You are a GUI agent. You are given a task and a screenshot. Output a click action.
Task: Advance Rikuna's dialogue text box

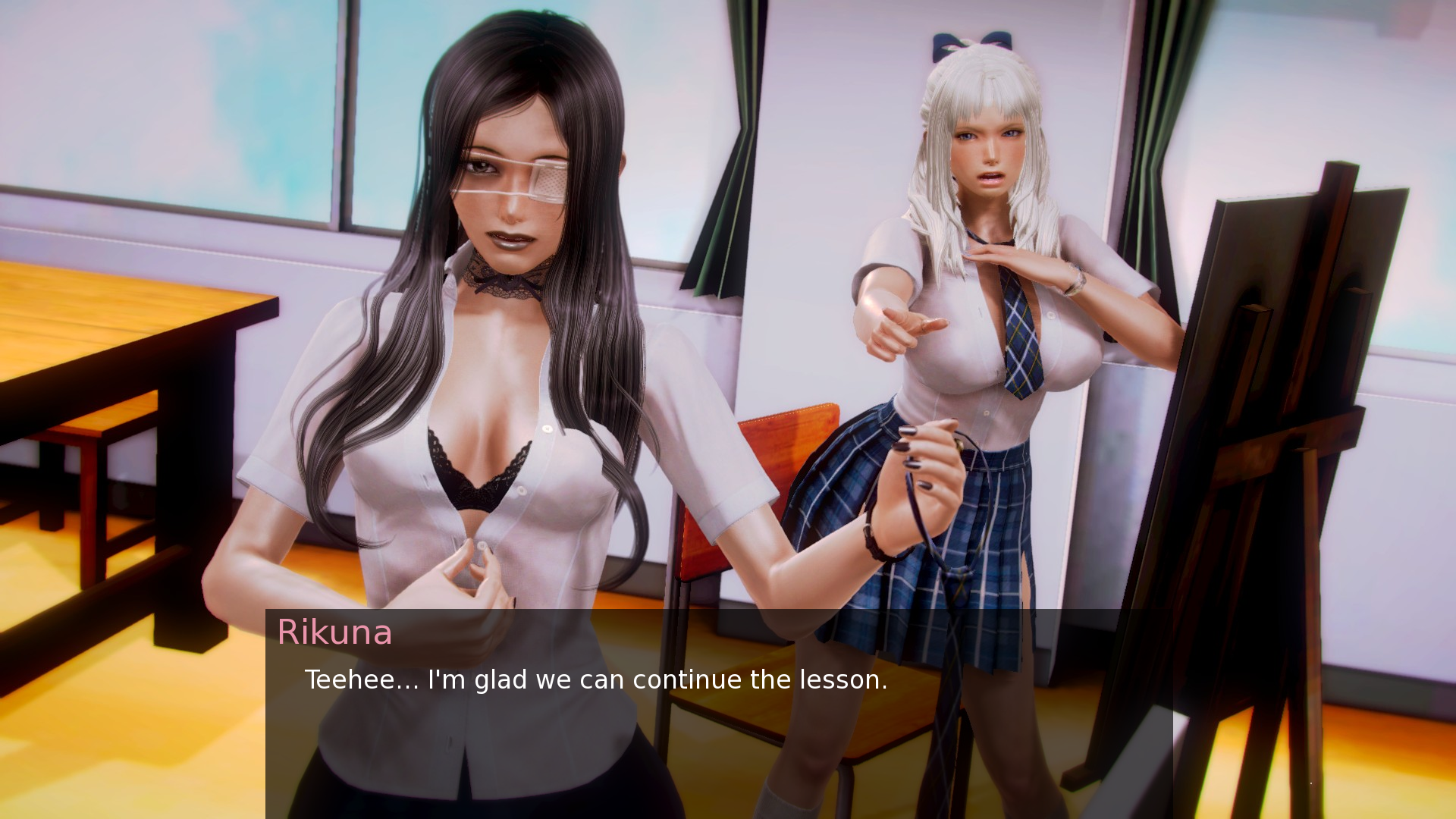pyautogui.click(x=718, y=713)
